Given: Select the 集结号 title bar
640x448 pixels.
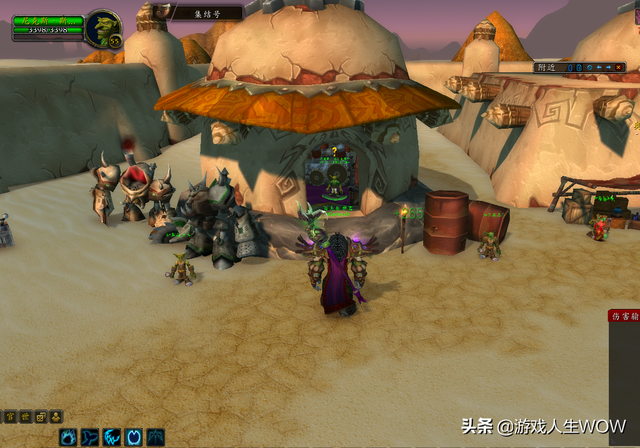Looking at the screenshot, I should pyautogui.click(x=209, y=13).
